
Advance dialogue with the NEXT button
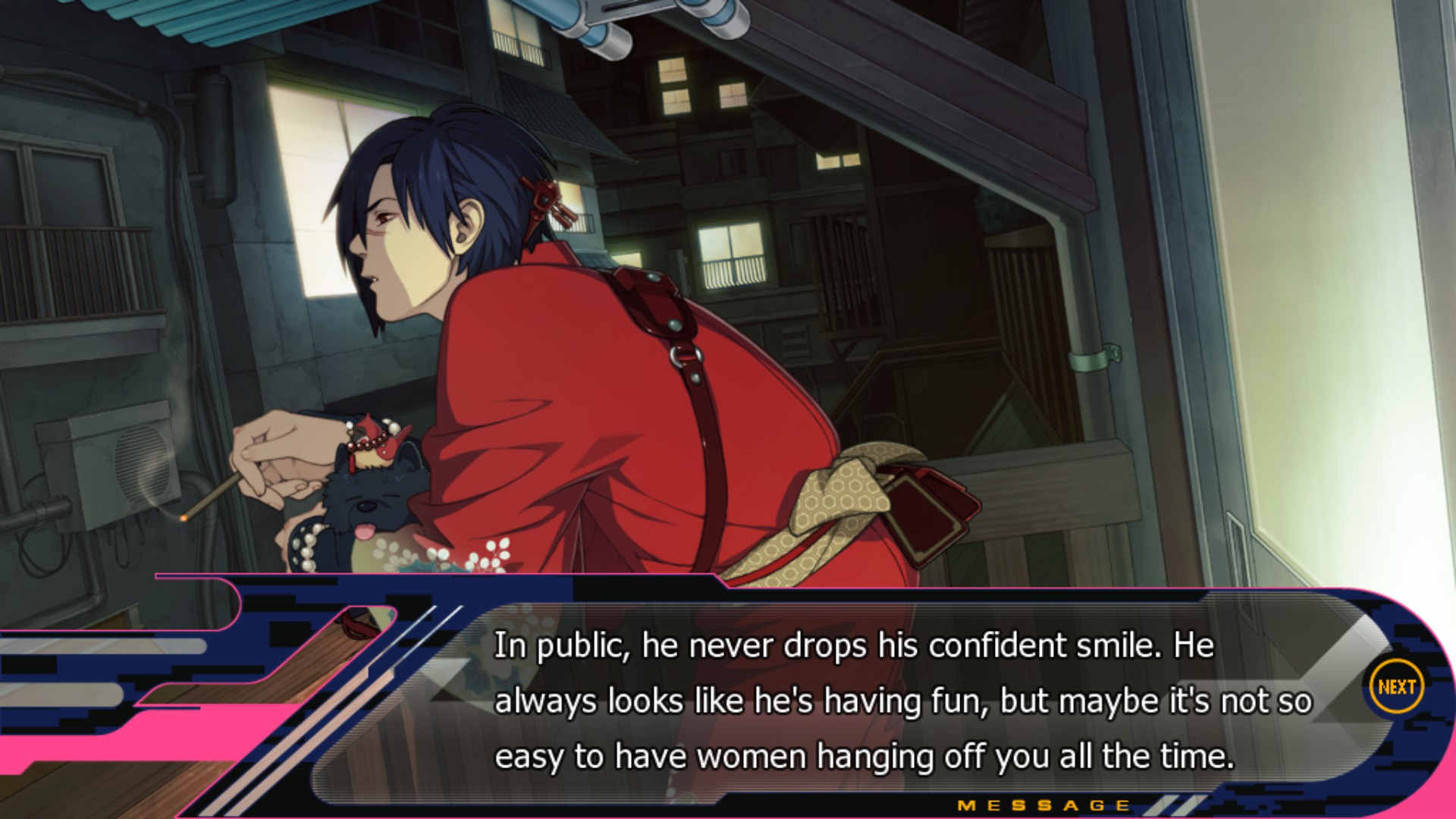click(1396, 687)
